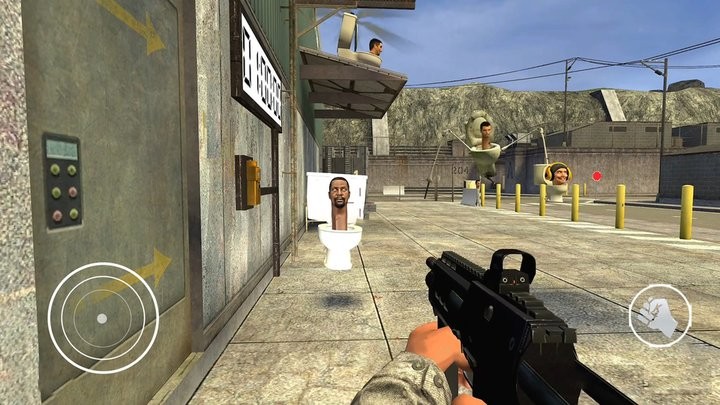The height and width of the screenshot is (405, 720).
Task: Tap the virtual movement joystick
Action: [x=102, y=318]
